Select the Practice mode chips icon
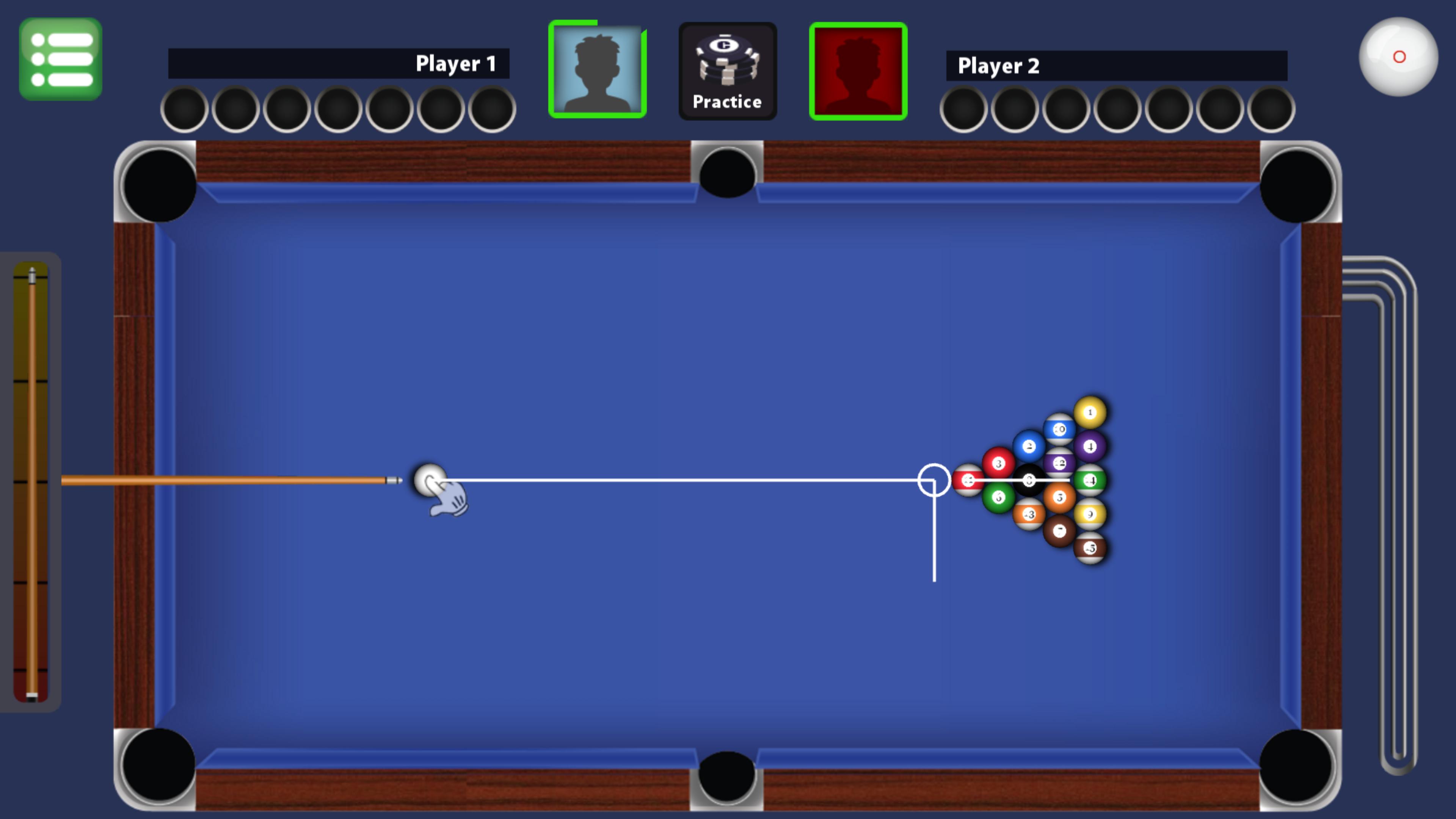This screenshot has width=1456, height=819. coord(728,69)
